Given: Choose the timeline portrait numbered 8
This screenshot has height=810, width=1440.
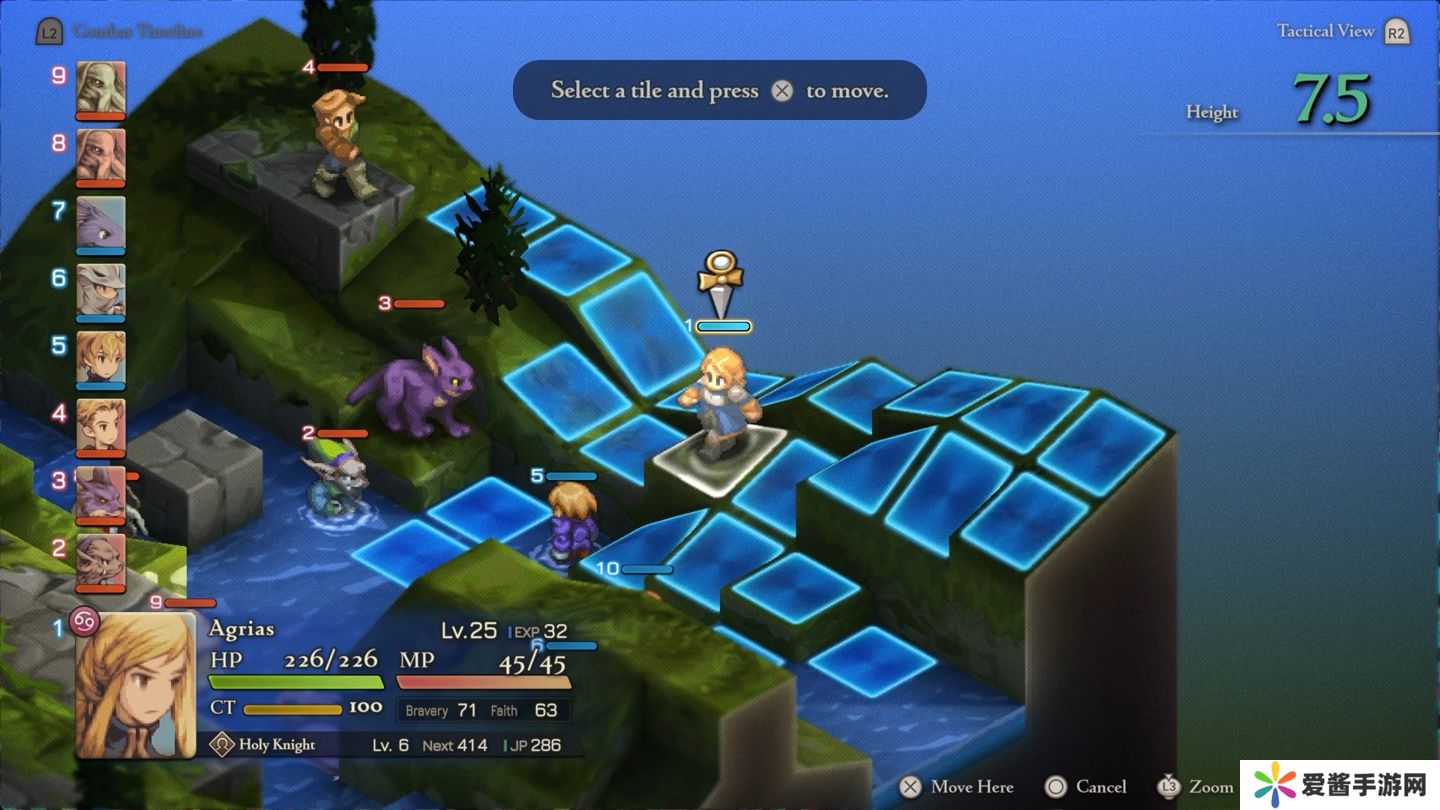Looking at the screenshot, I should 101,155.
